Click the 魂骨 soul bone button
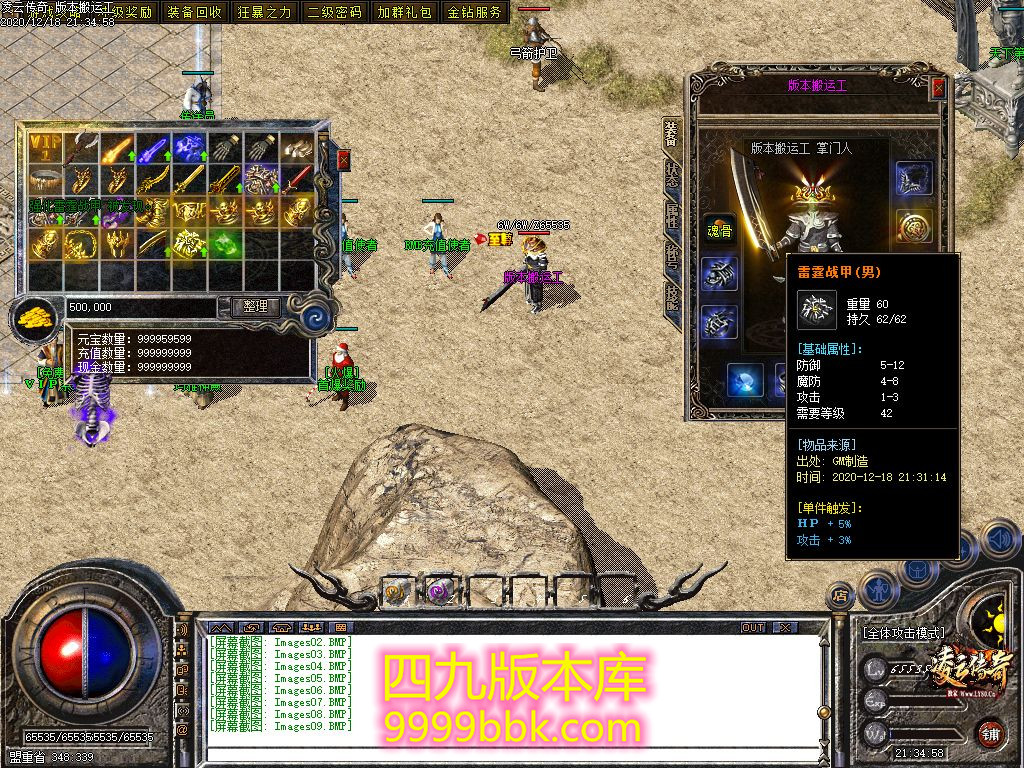The image size is (1024, 768). tap(718, 228)
